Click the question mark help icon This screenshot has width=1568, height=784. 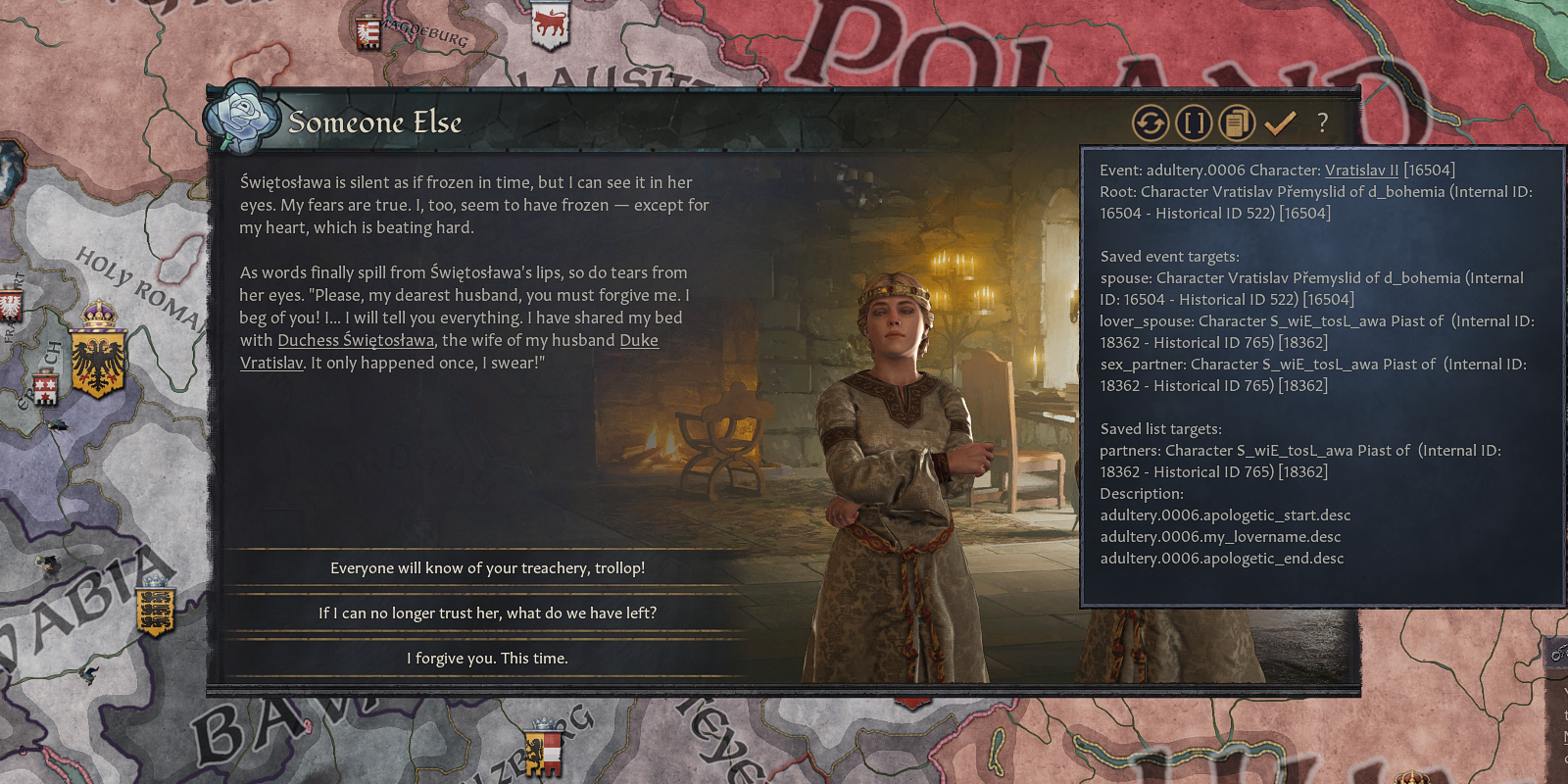[1322, 123]
